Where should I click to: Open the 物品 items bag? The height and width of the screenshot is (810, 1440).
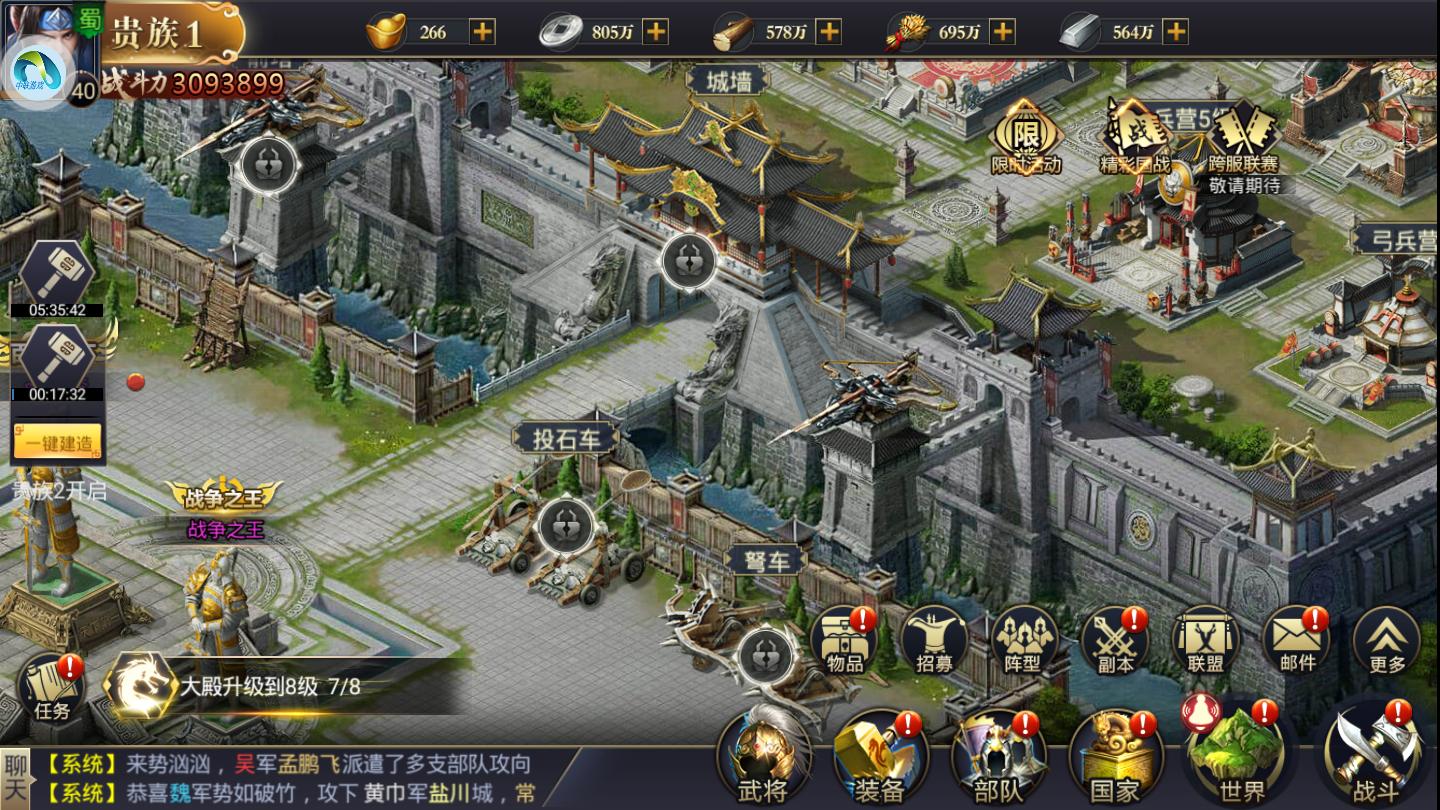(x=845, y=640)
